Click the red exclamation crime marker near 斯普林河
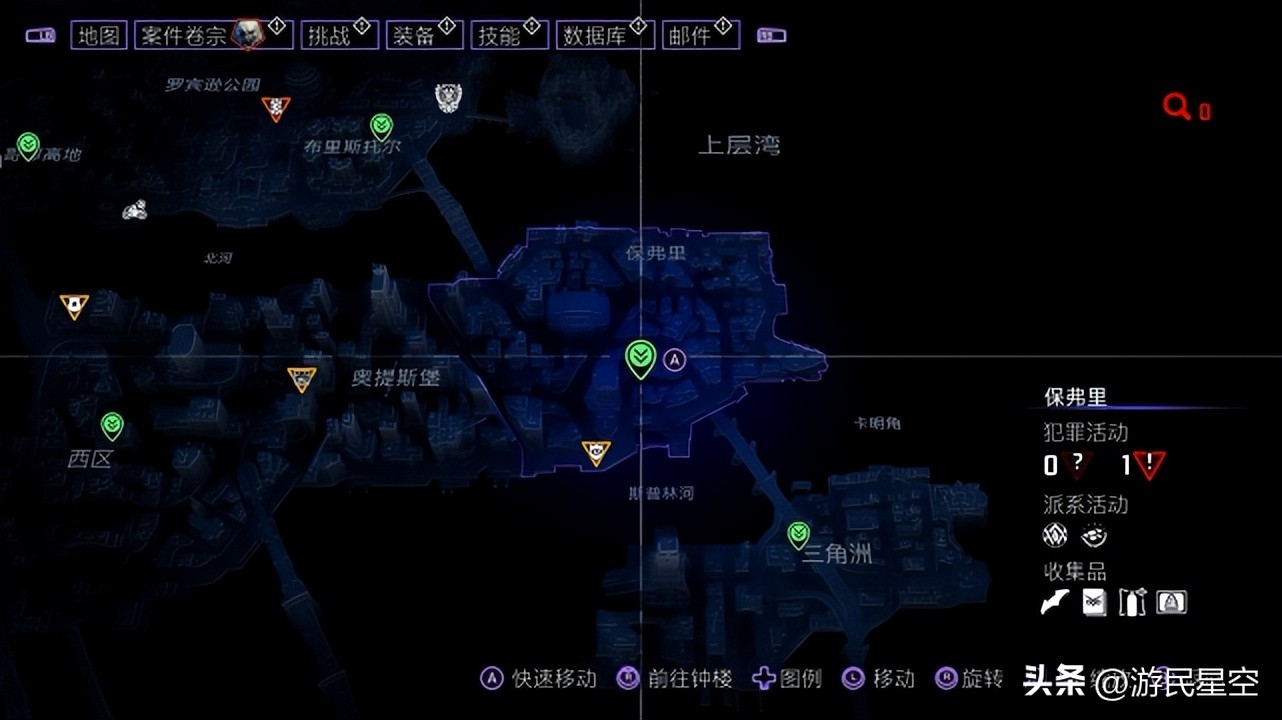This screenshot has width=1282, height=720. 596,452
